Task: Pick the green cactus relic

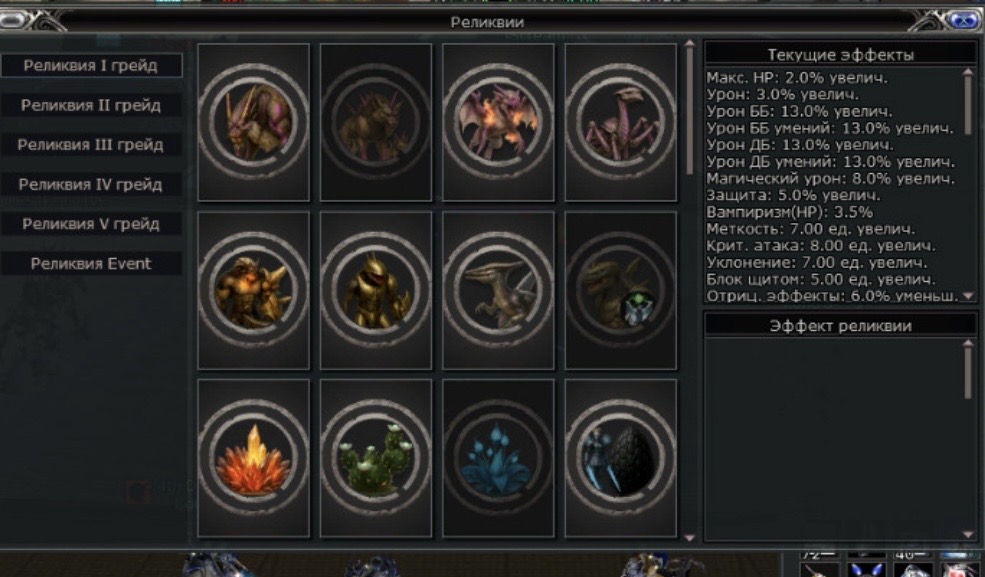Action: tap(376, 458)
